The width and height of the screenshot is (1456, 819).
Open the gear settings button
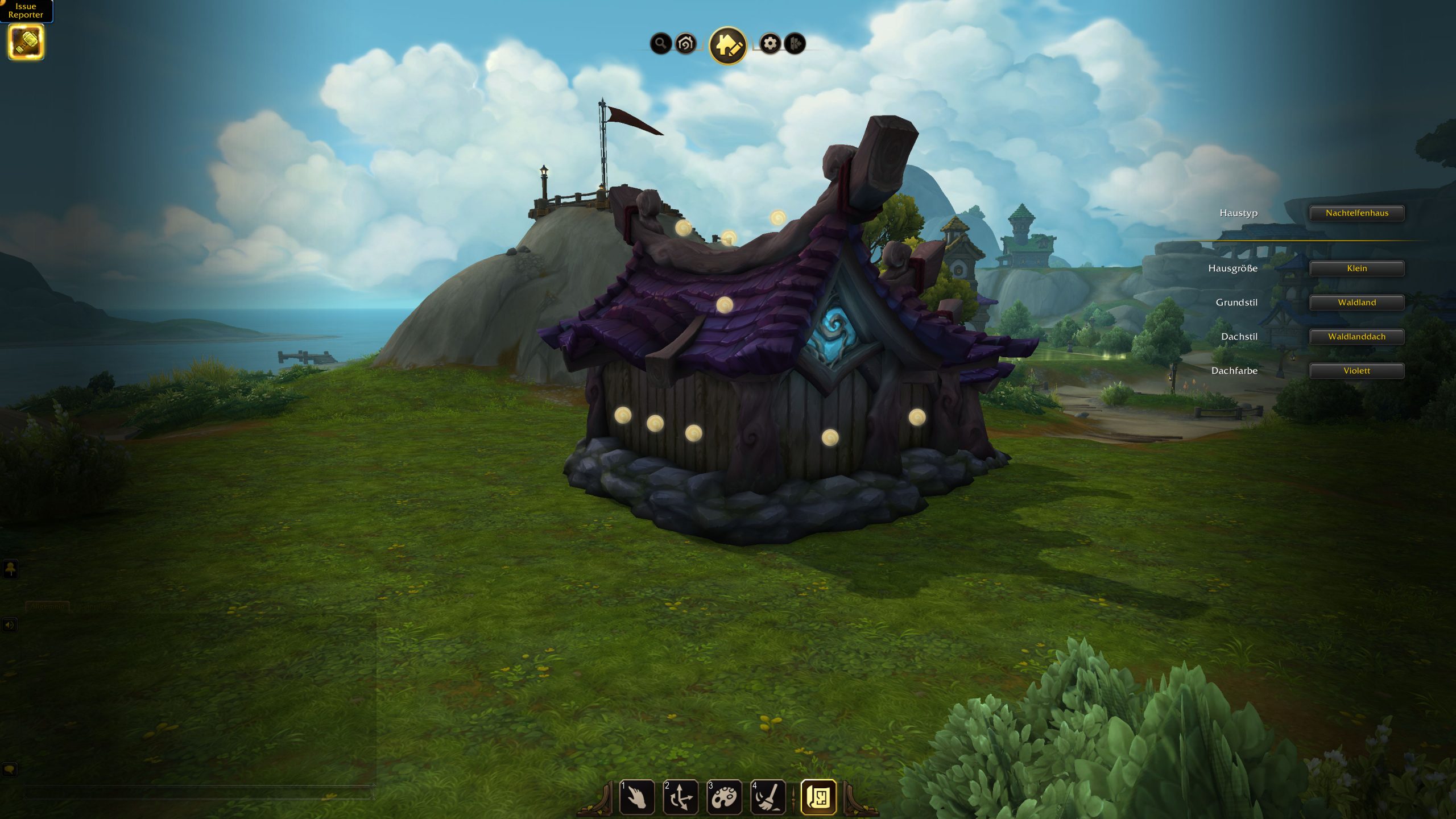(770, 43)
